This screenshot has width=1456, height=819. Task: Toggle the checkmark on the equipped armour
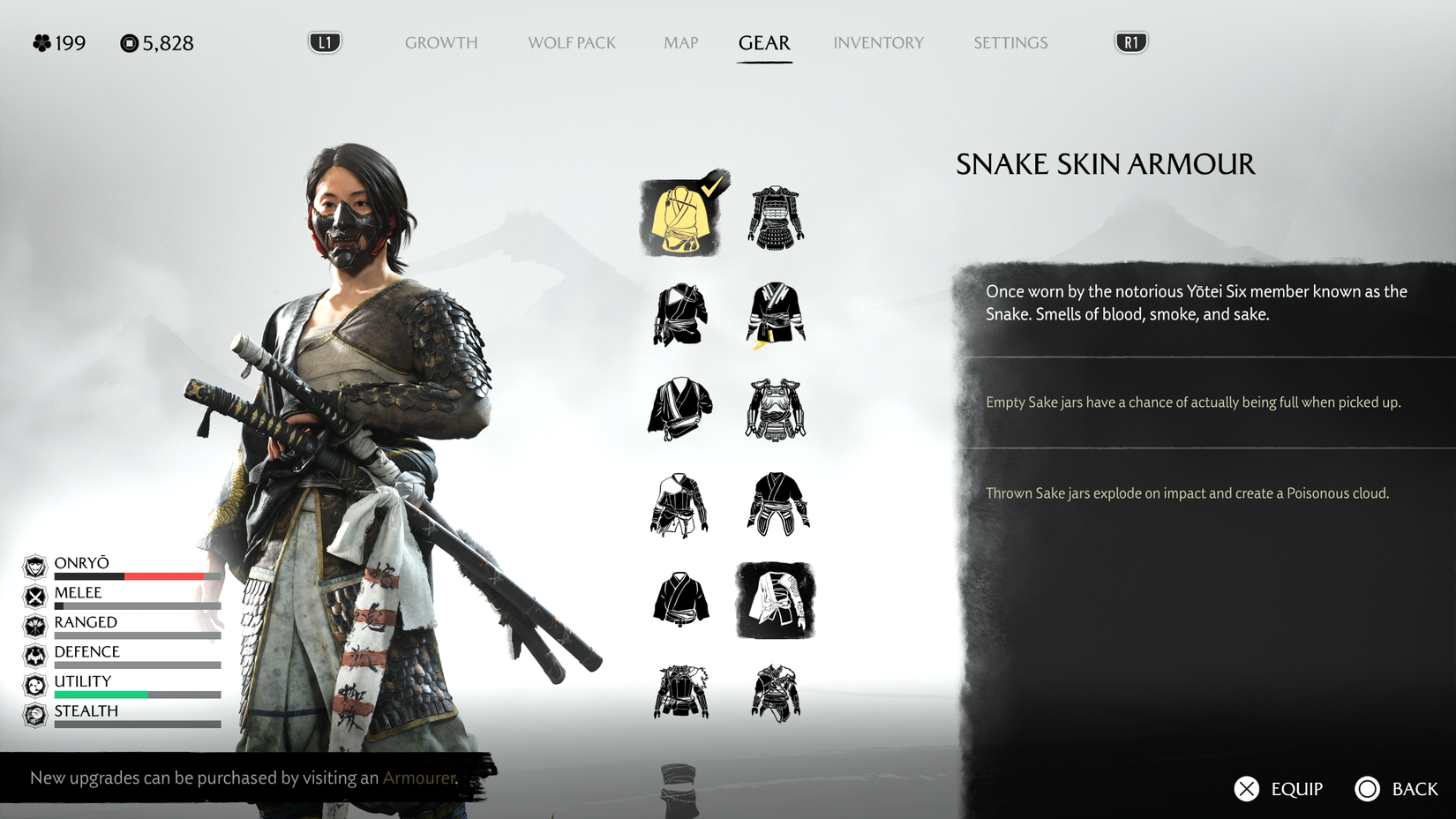[711, 187]
